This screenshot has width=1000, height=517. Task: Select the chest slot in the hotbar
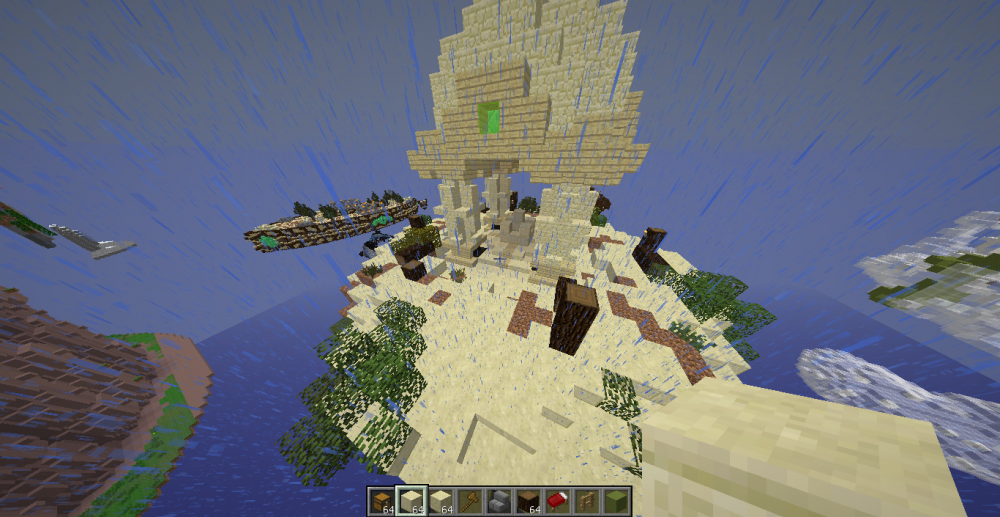pos(382,500)
